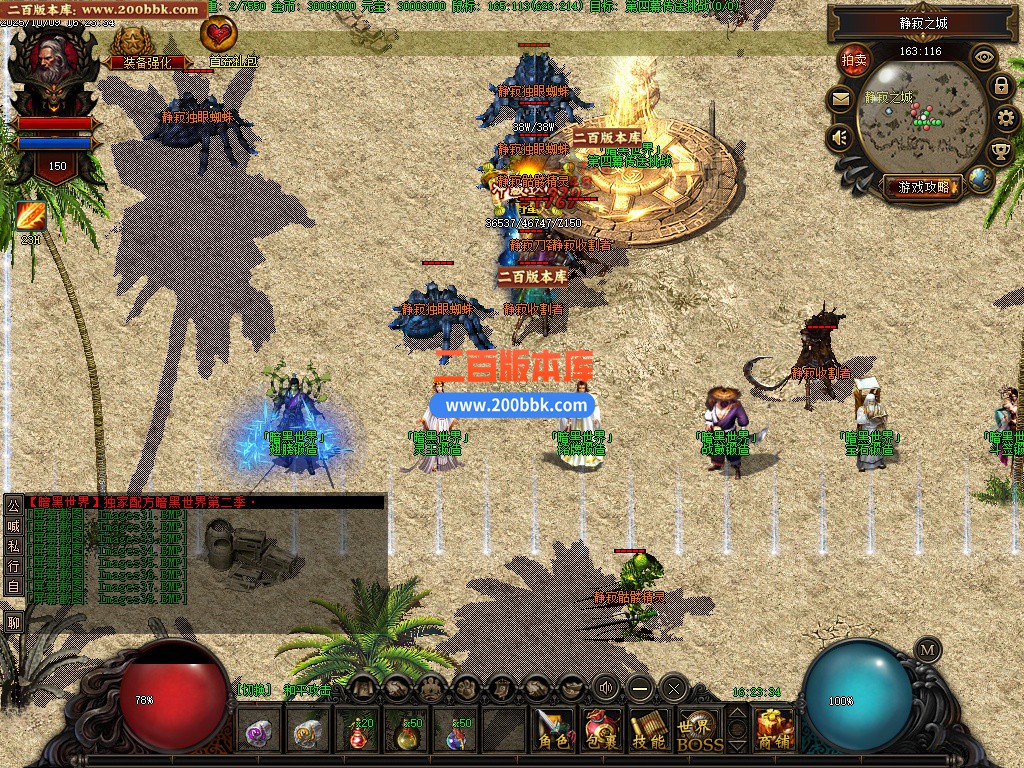
Task: Use the purple scroll hotbar slot
Action: [260, 734]
